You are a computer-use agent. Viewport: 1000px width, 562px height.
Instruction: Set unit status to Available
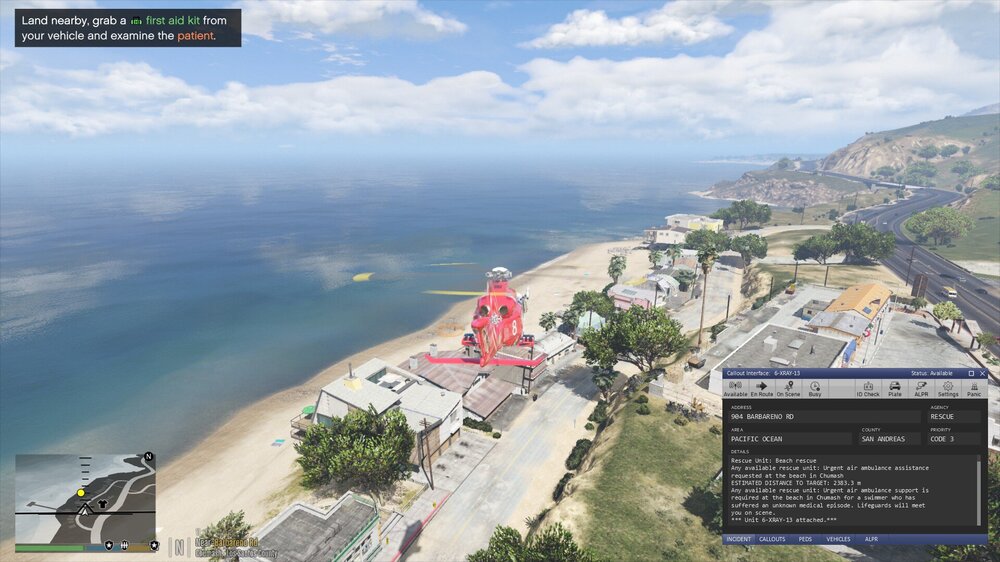click(x=735, y=389)
